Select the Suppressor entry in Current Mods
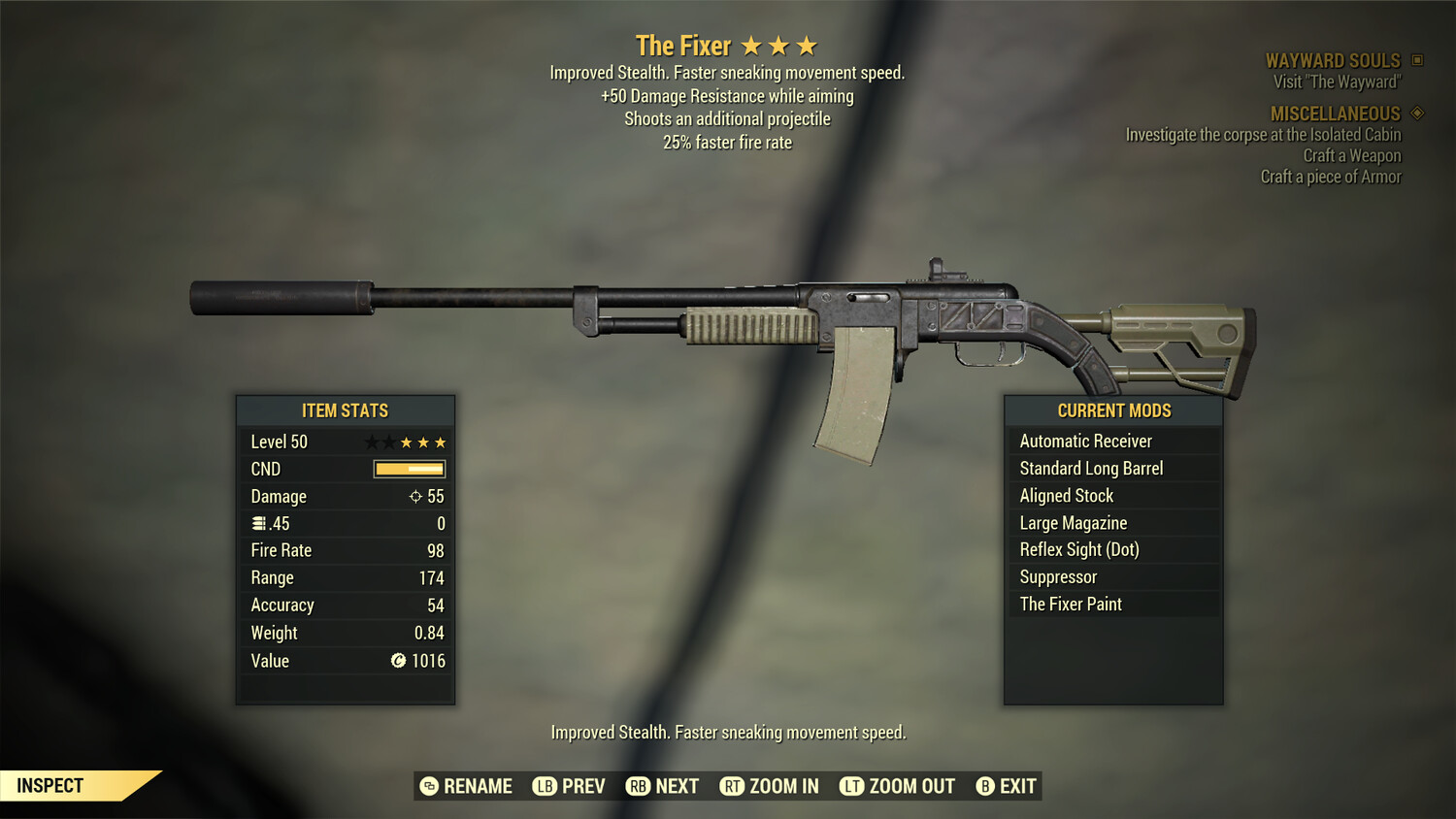 coord(1057,576)
